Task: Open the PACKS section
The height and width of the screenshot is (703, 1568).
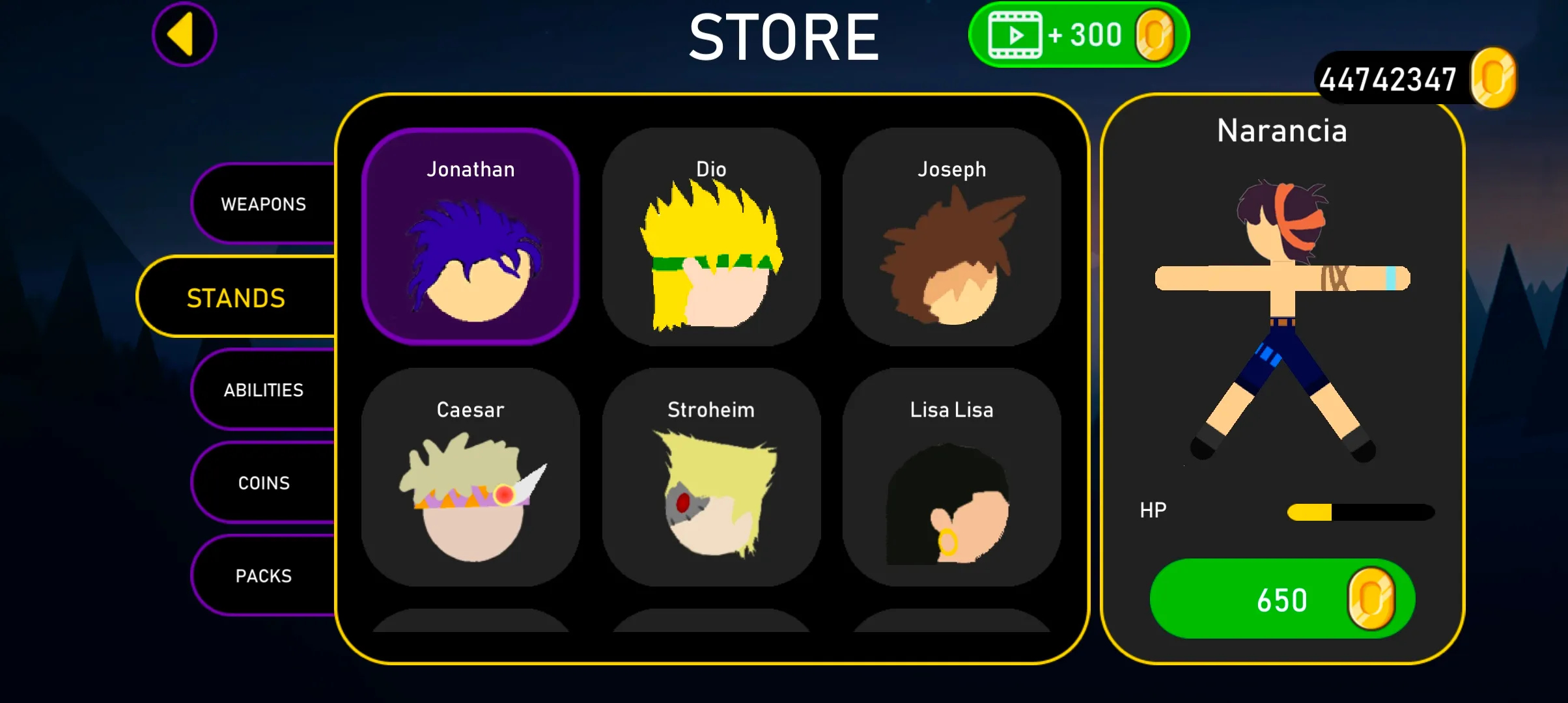Action: tap(263, 575)
